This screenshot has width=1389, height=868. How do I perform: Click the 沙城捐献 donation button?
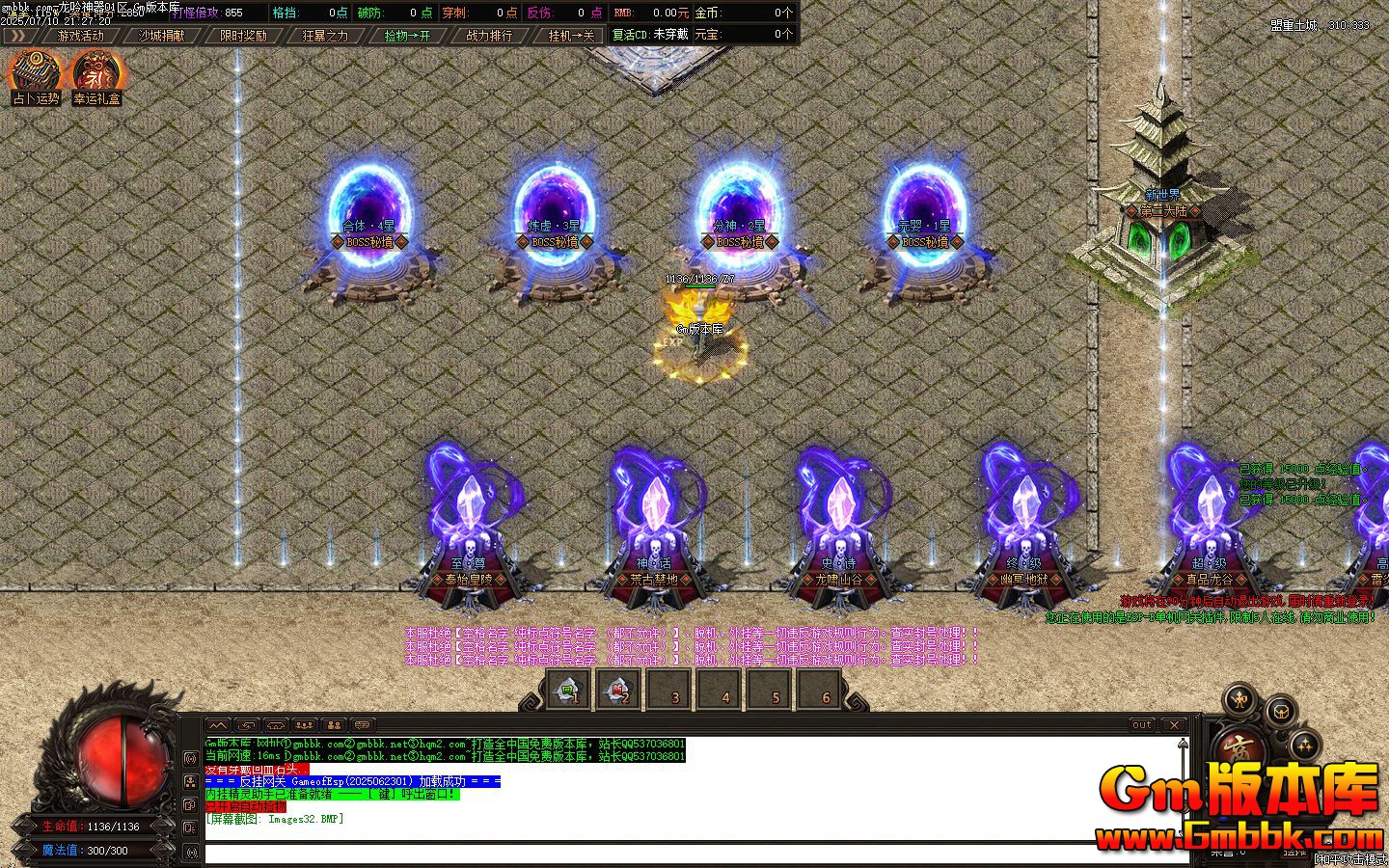[x=162, y=34]
